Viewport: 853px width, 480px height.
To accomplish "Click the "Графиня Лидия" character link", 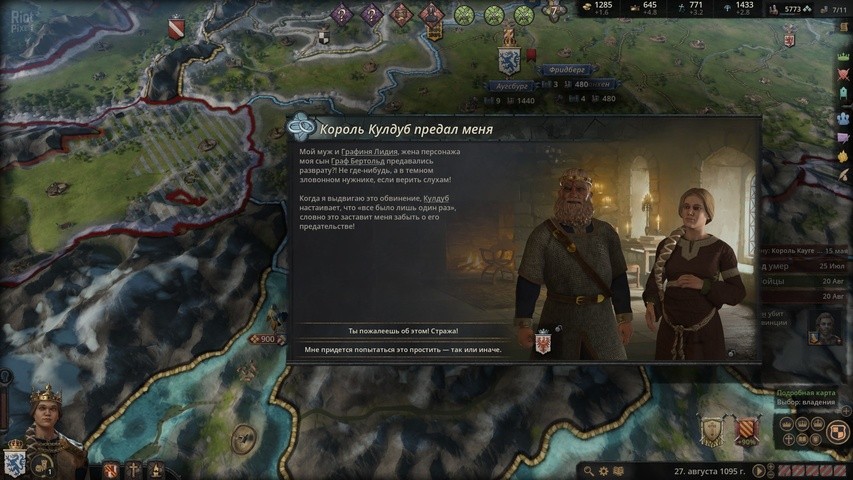I will coord(370,151).
